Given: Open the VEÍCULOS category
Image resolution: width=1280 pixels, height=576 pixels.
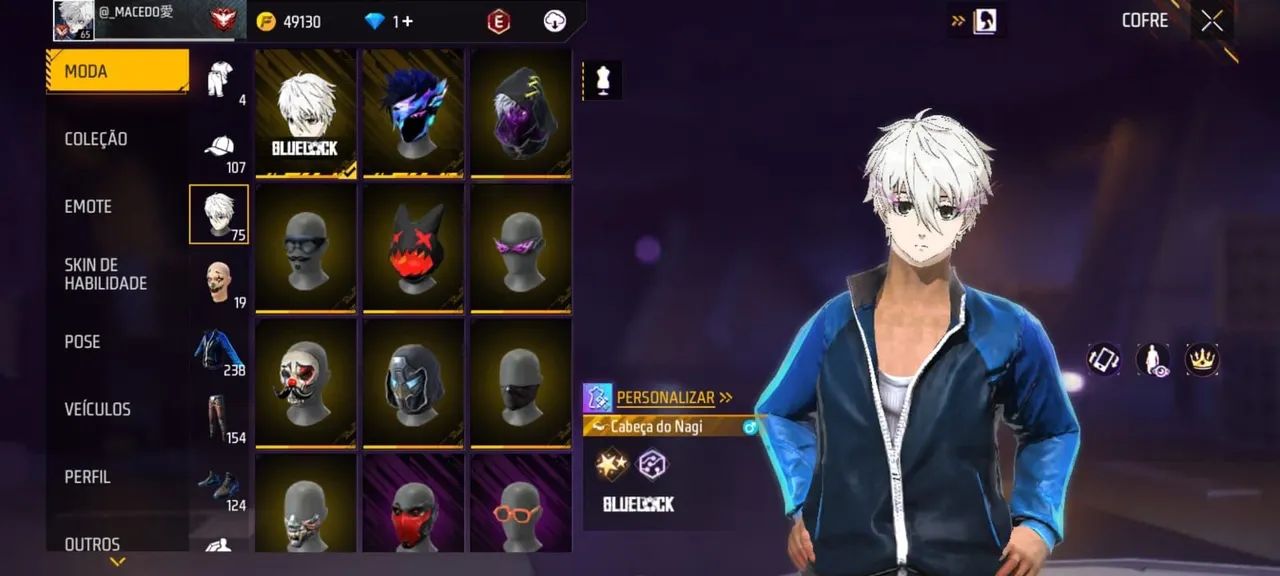Looking at the screenshot, I should [98, 409].
